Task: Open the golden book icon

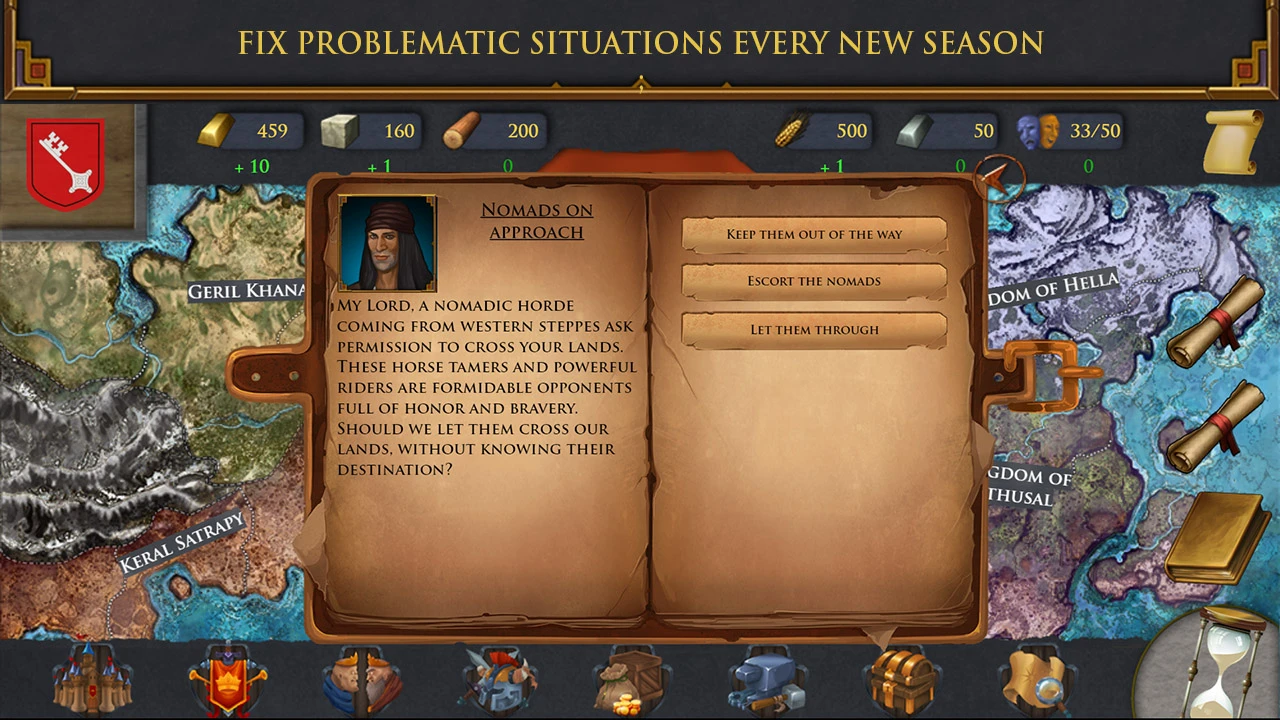Action: click(1214, 538)
